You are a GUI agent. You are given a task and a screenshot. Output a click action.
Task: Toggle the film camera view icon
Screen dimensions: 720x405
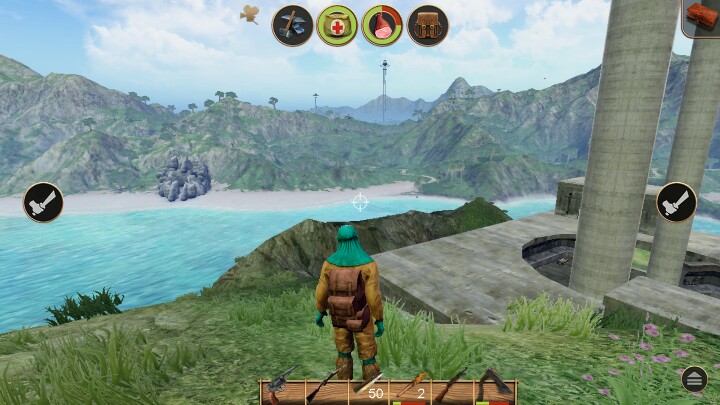pyautogui.click(x=250, y=14)
